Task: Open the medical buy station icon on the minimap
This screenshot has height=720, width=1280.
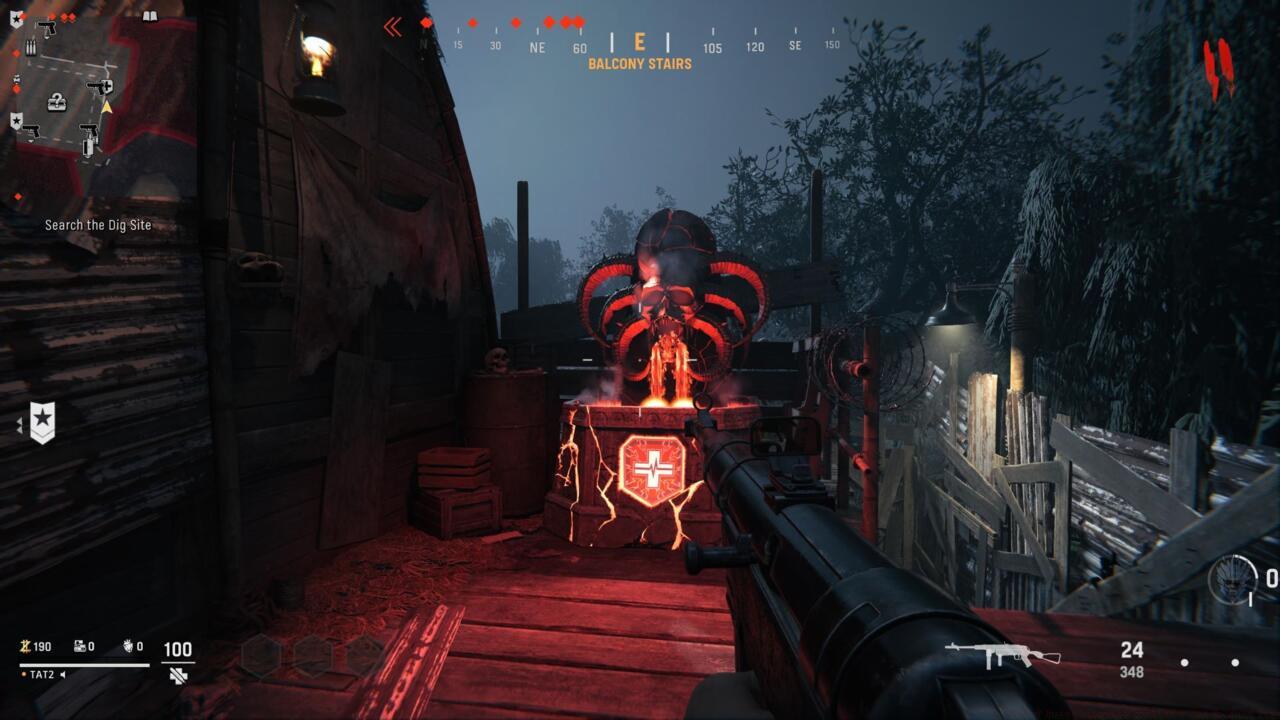Action: pos(100,86)
